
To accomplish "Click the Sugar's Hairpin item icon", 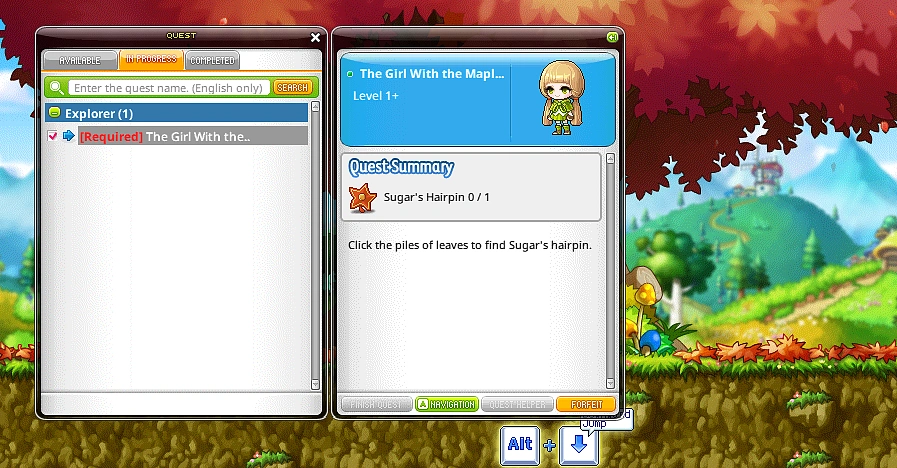I will tap(362, 197).
